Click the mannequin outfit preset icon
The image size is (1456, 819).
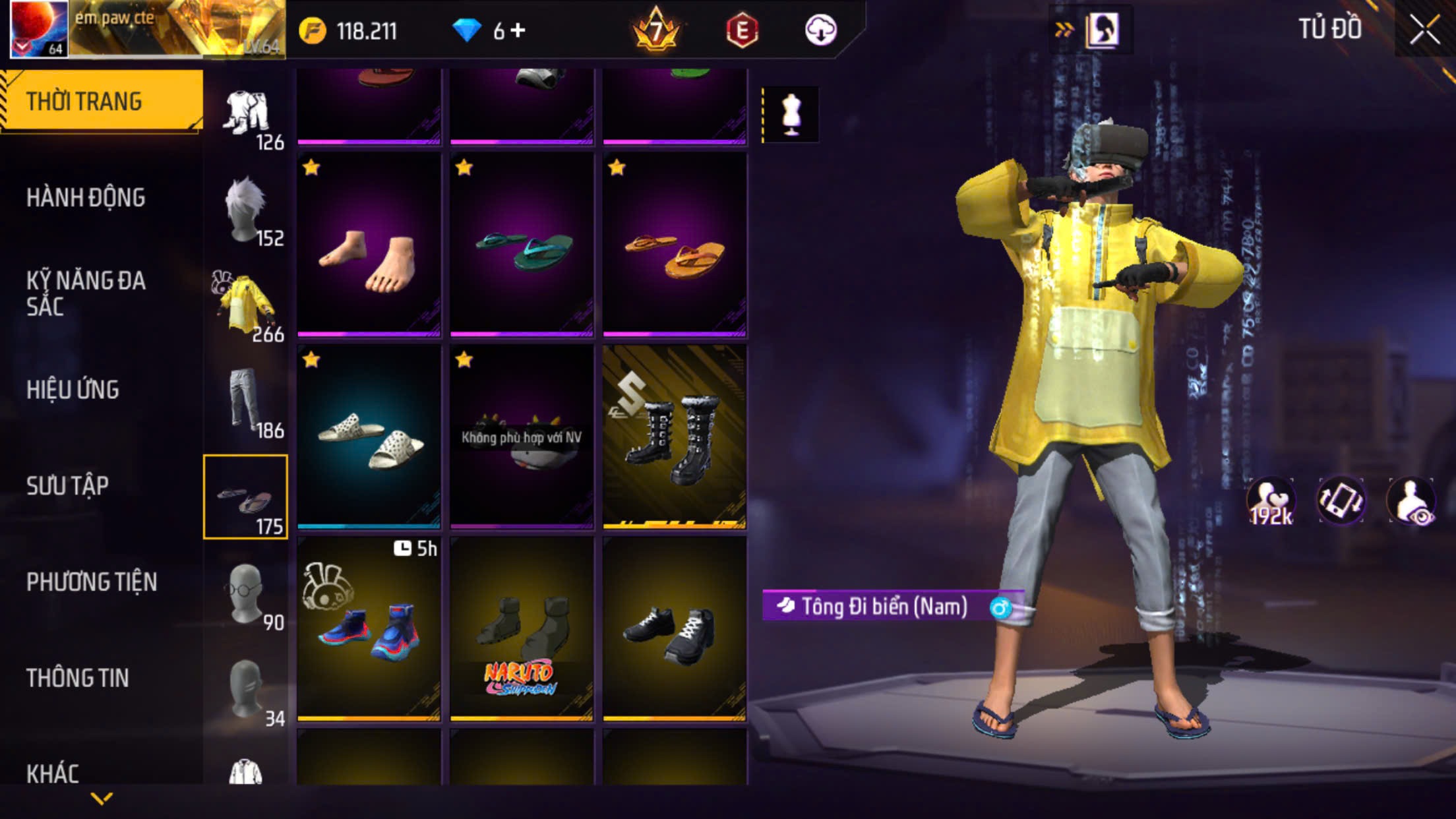click(790, 115)
